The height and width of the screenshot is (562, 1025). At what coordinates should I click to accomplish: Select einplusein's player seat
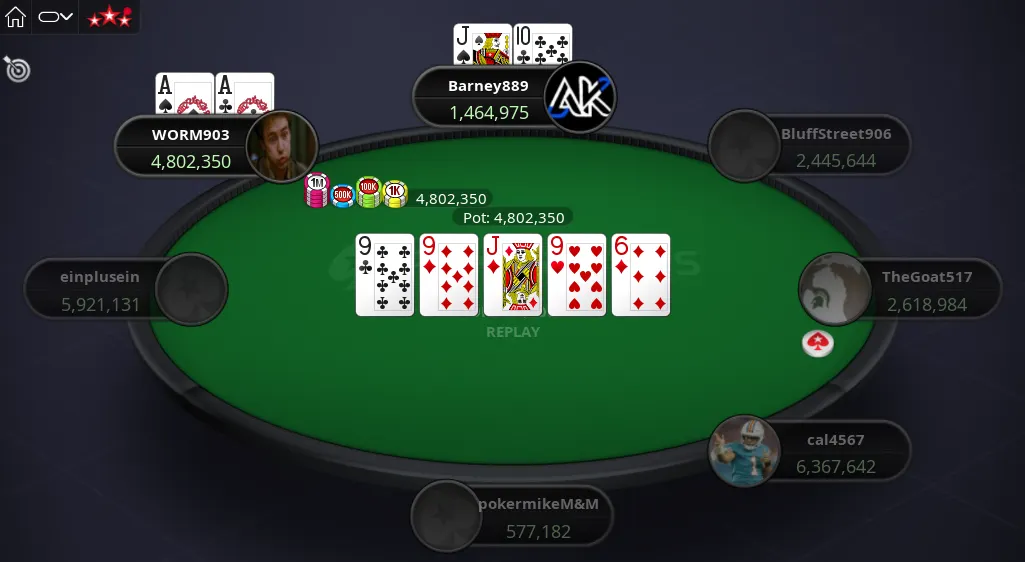click(126, 291)
